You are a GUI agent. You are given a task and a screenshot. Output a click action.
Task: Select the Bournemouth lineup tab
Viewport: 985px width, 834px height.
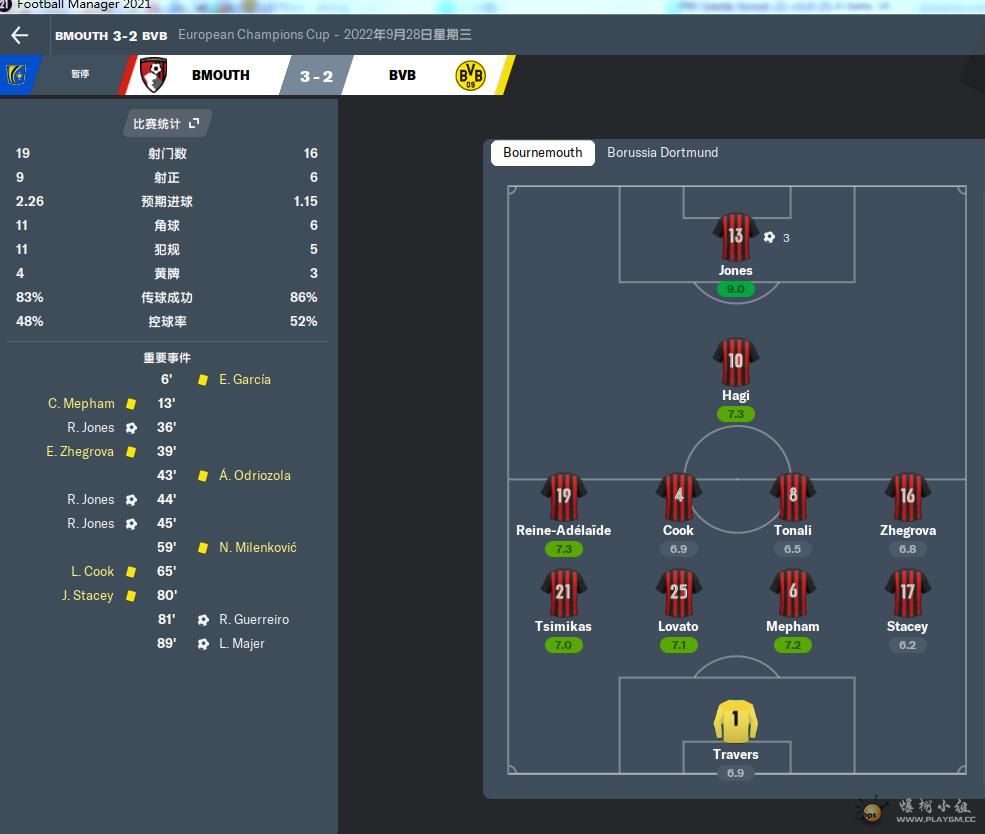tap(542, 153)
